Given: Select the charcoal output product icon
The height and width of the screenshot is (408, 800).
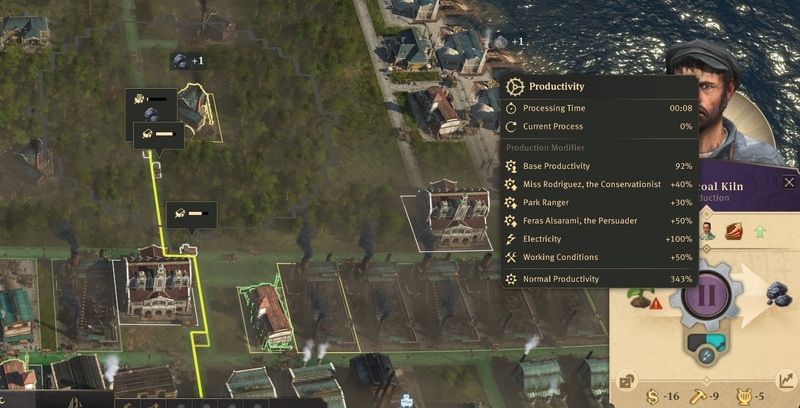Looking at the screenshot, I should [x=777, y=294].
